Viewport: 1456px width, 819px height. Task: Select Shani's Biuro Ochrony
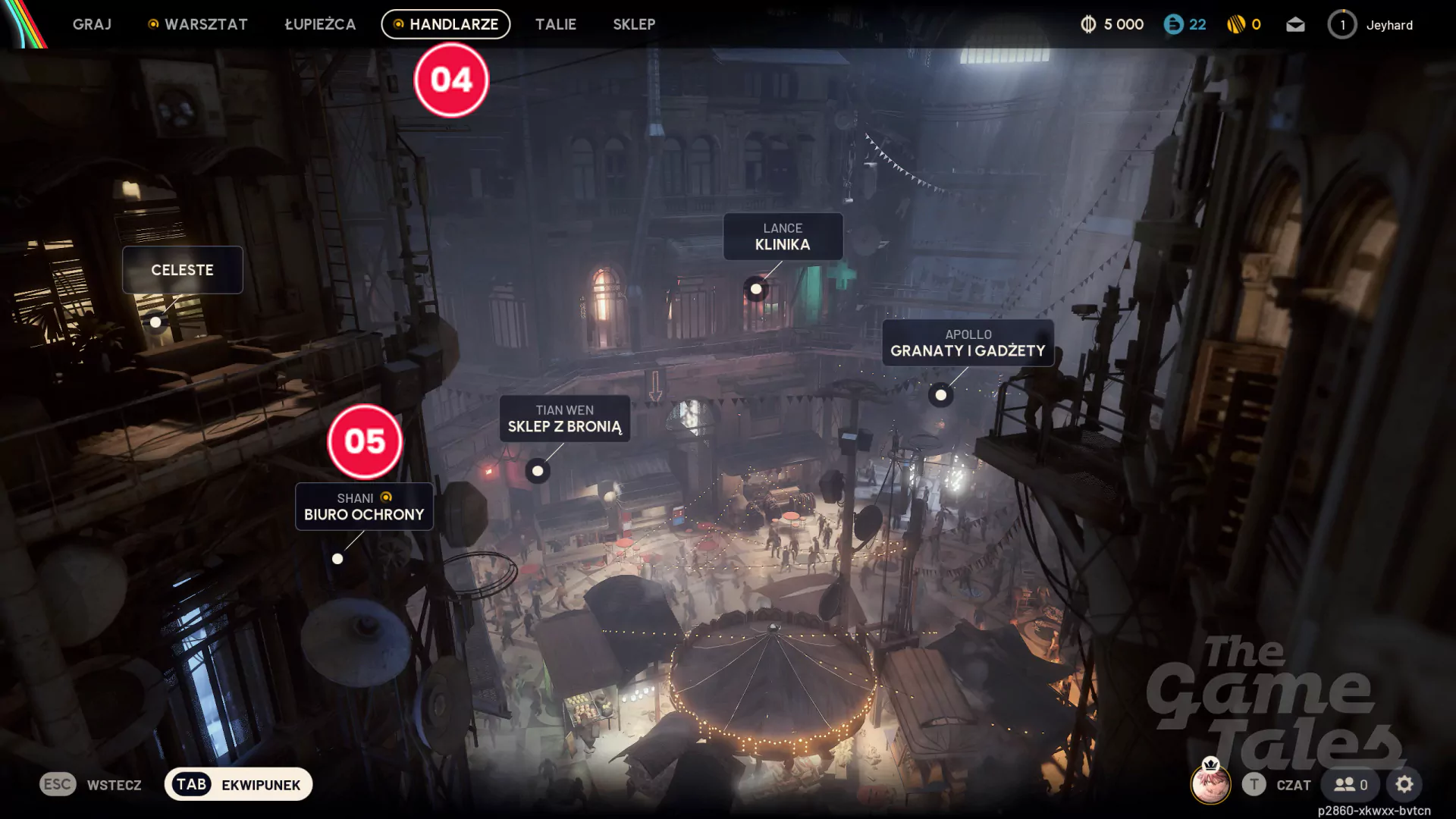(x=364, y=507)
